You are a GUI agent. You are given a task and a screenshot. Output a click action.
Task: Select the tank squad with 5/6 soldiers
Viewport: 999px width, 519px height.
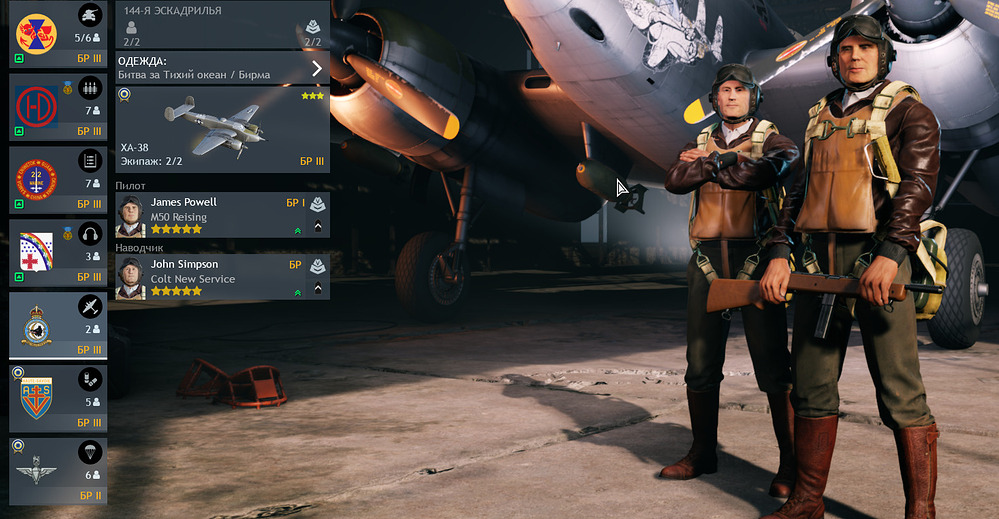pos(57,34)
